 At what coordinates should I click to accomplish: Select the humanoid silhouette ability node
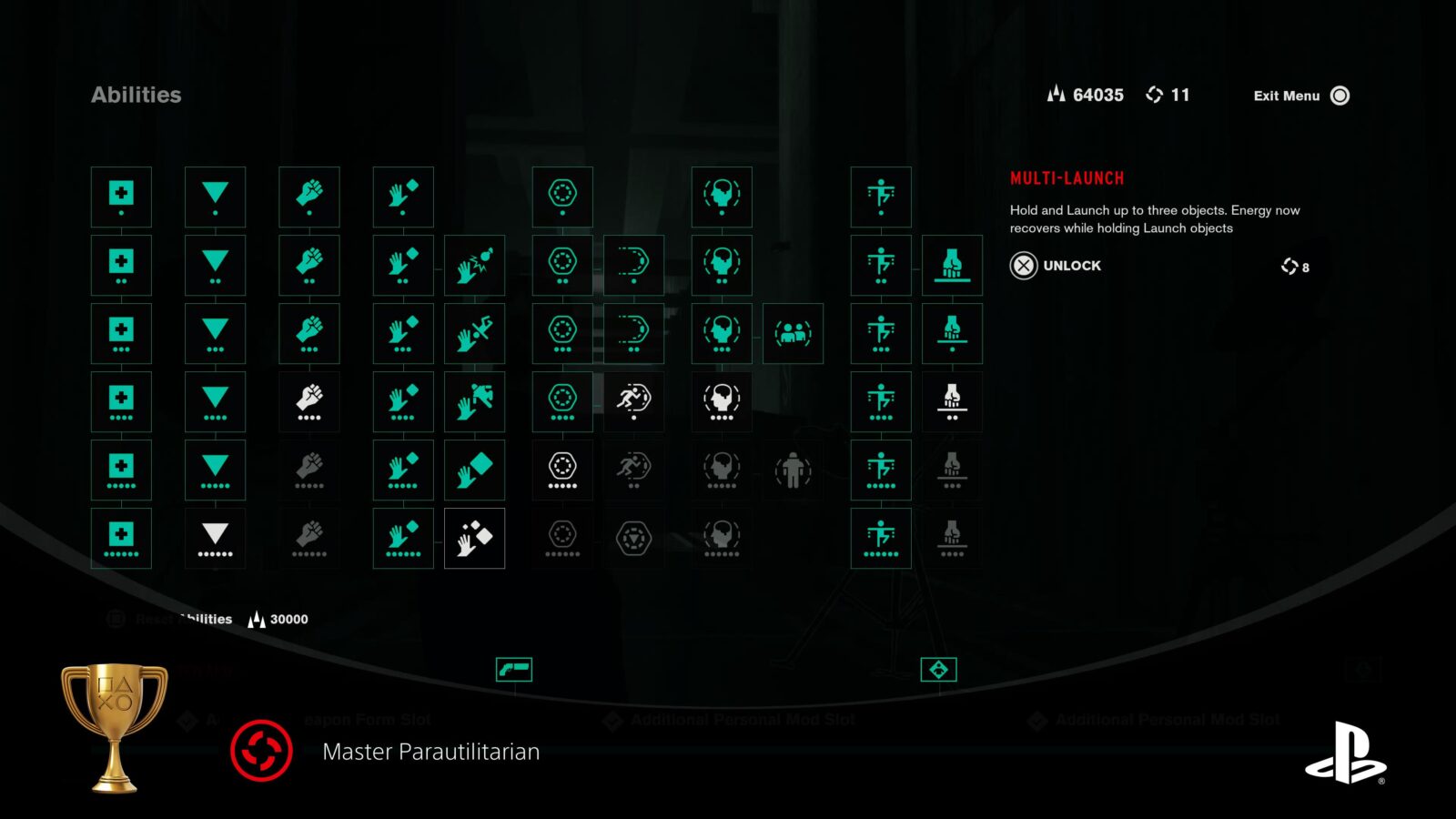pyautogui.click(x=793, y=470)
